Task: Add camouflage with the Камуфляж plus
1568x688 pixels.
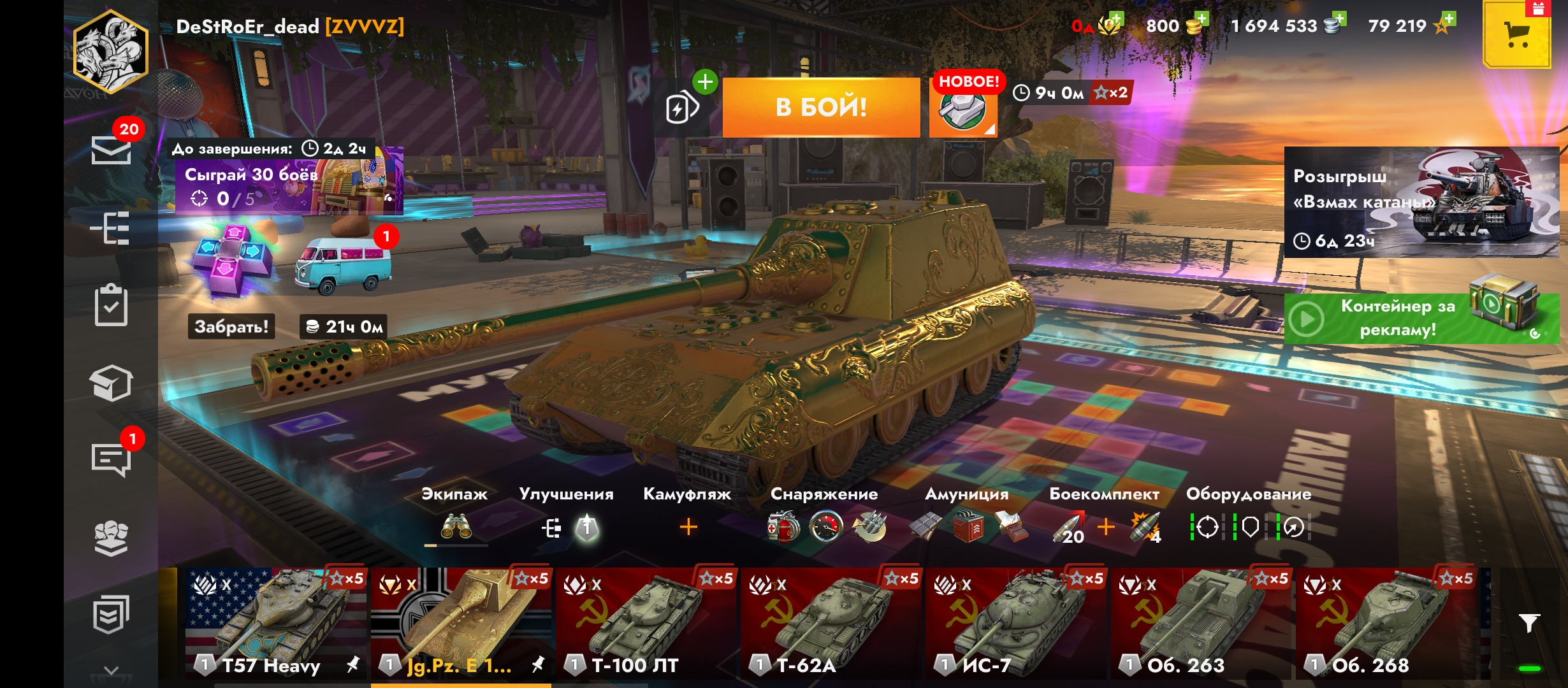Action: (688, 527)
